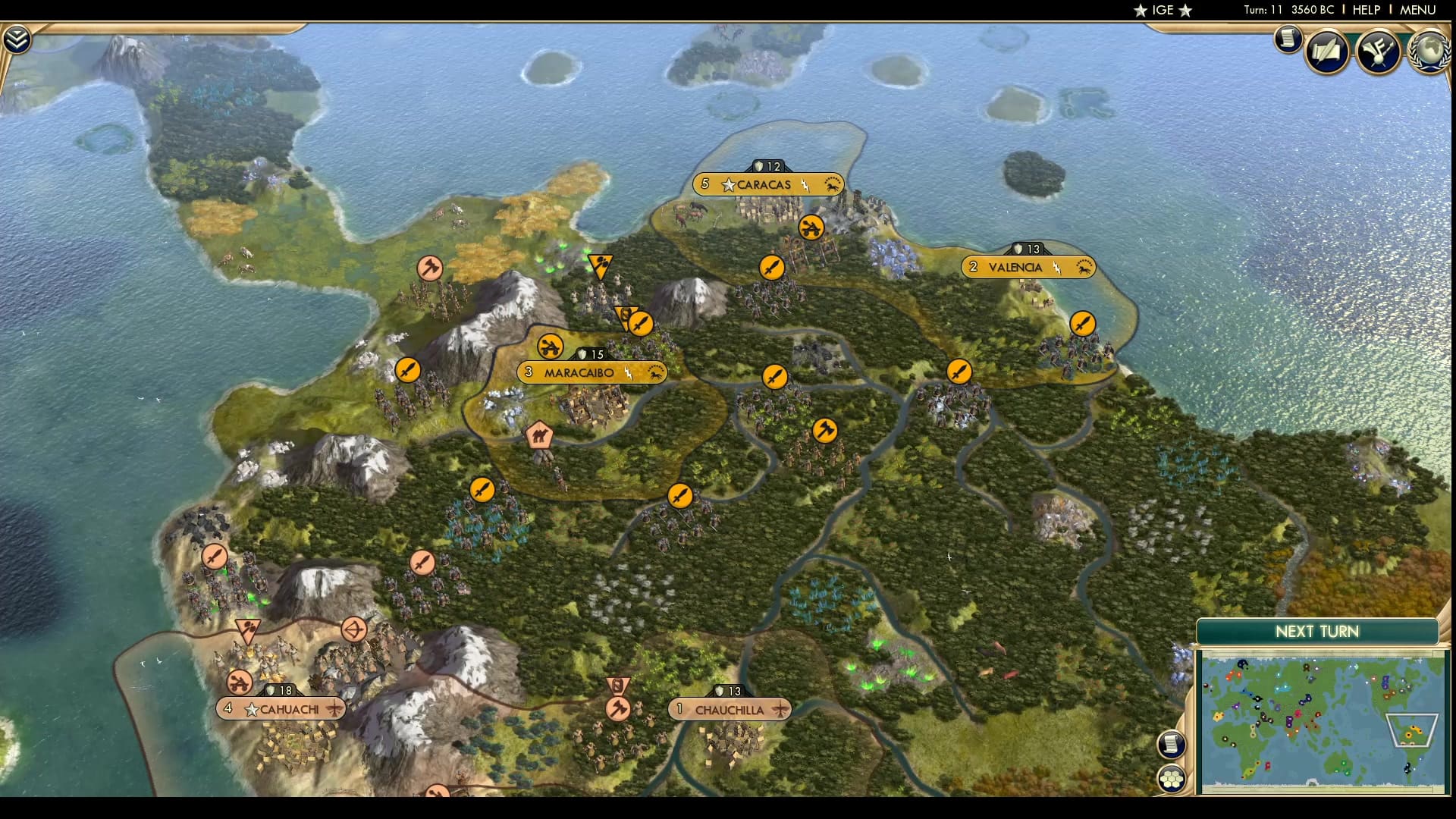The image size is (1456, 819).
Task: Select the camel caravan resource icon on the map
Action: point(540,435)
